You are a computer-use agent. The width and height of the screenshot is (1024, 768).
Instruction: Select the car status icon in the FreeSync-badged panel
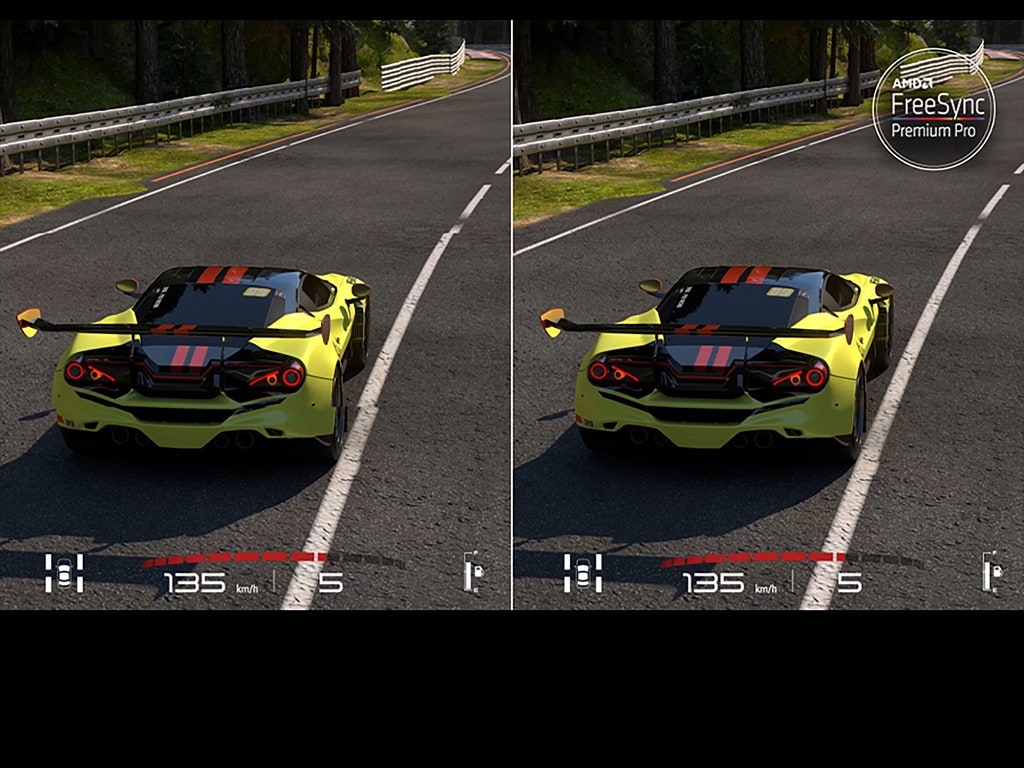pos(582,573)
